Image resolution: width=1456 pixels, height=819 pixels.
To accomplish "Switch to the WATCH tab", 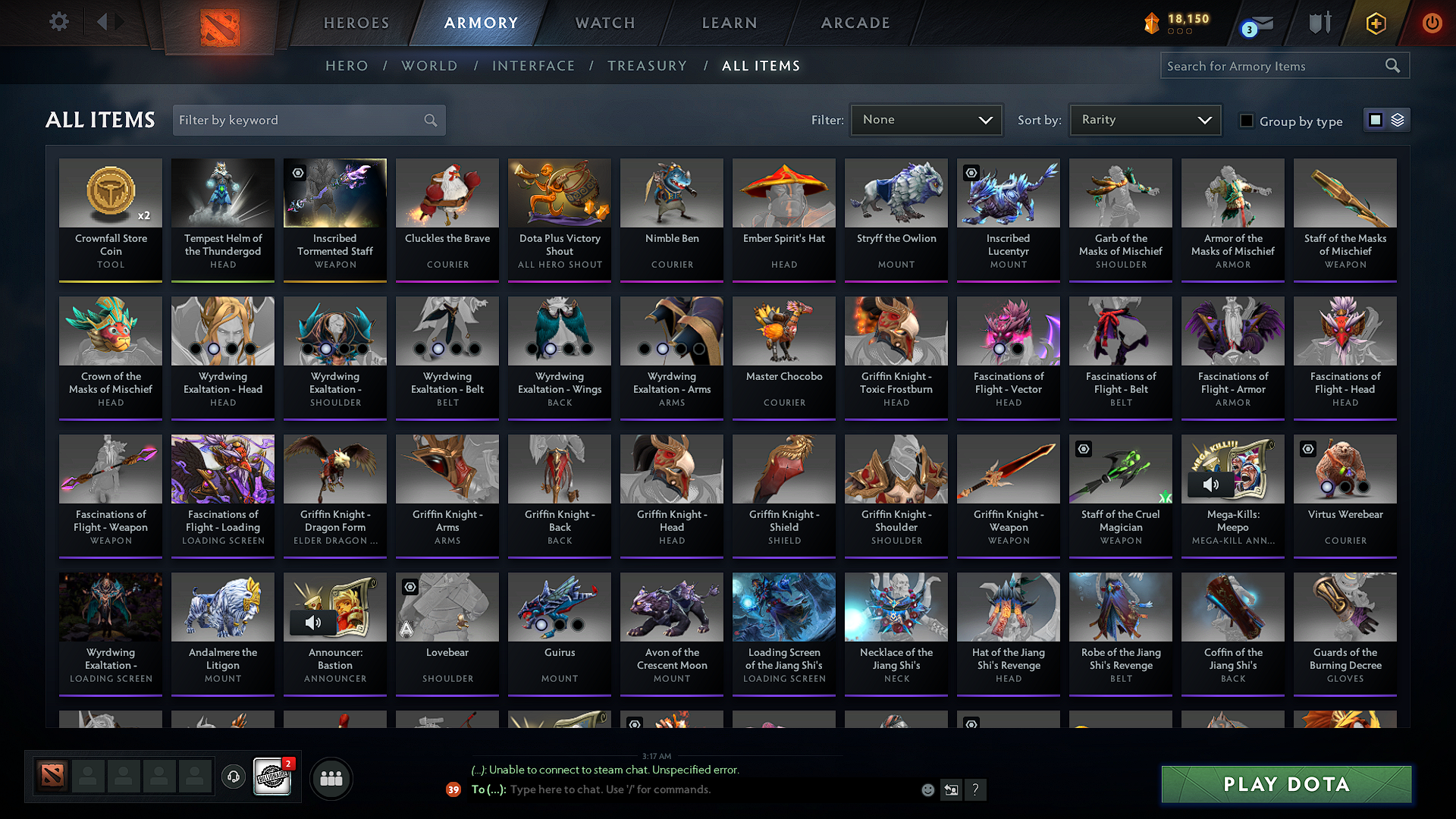I will pos(603,23).
